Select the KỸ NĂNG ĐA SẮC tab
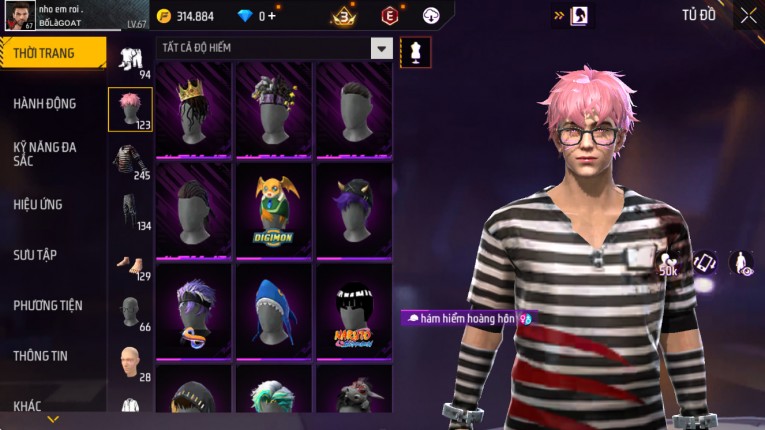The image size is (765, 430). (x=45, y=153)
